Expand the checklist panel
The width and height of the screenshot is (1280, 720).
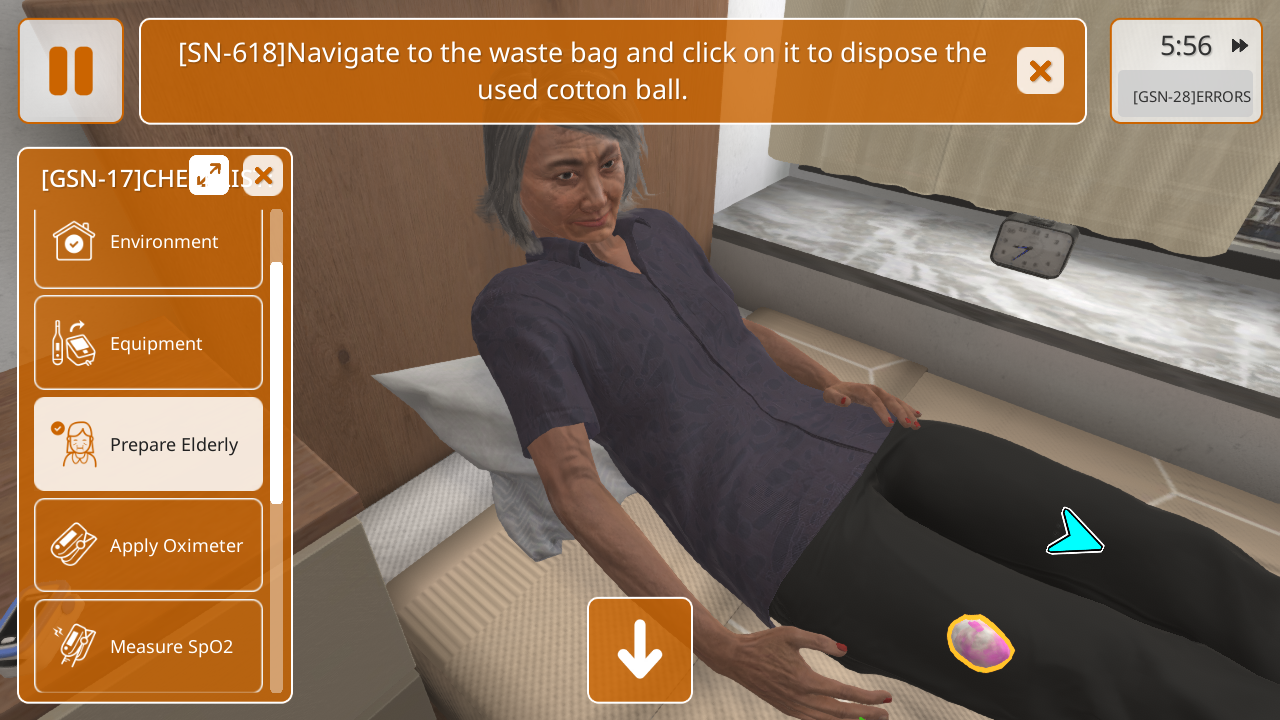pyautogui.click(x=209, y=175)
